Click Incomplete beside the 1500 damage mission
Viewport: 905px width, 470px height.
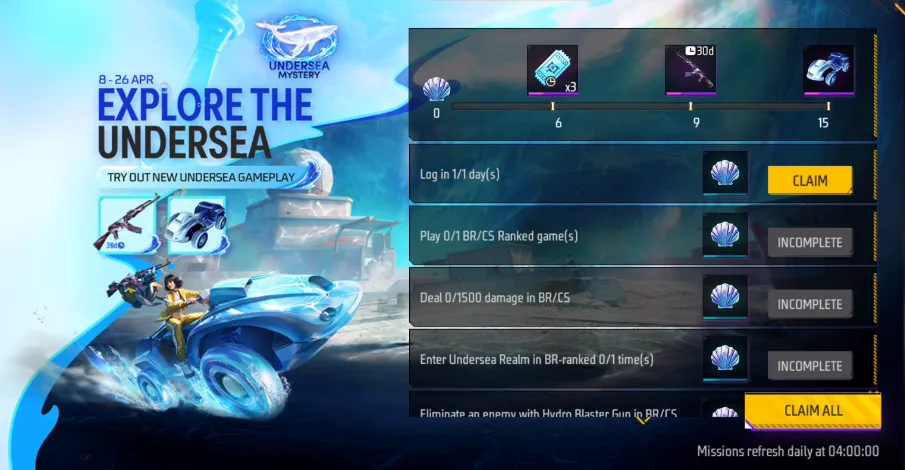pyautogui.click(x=809, y=304)
